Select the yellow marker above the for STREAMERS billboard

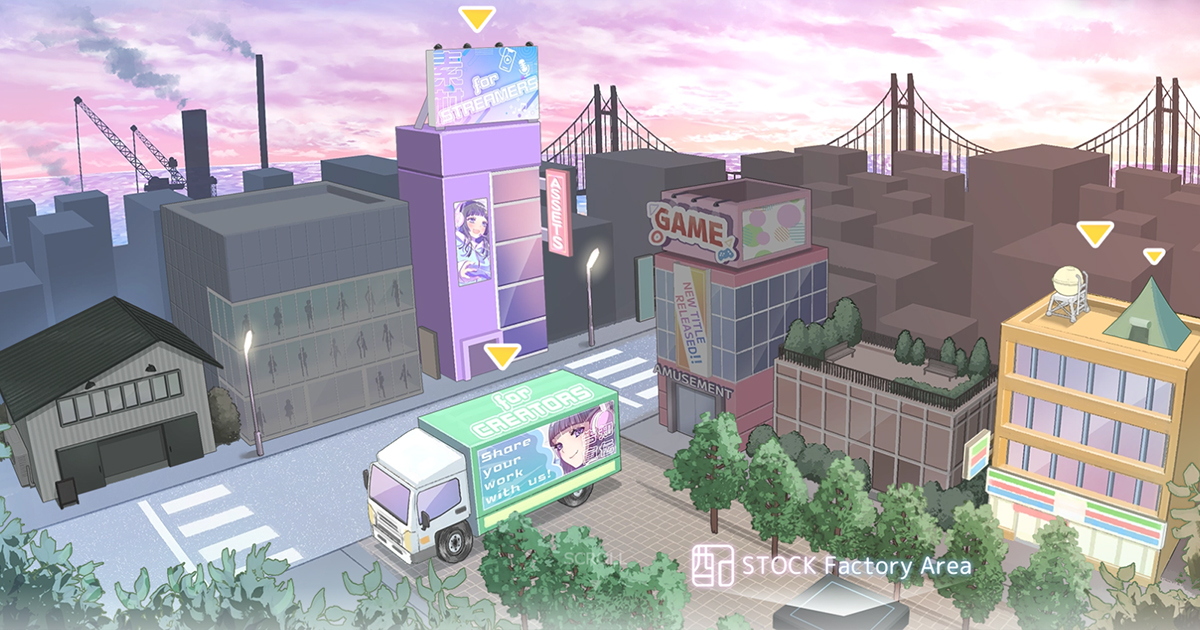tap(476, 19)
